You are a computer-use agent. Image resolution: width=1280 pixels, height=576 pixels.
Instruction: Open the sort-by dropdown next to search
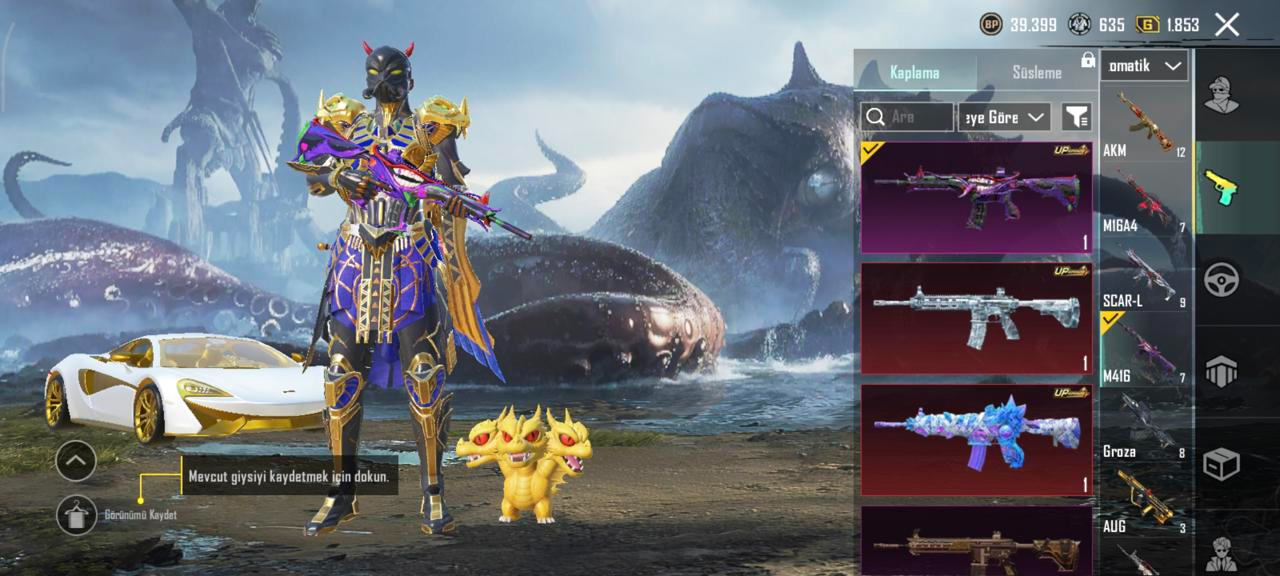(x=1004, y=117)
